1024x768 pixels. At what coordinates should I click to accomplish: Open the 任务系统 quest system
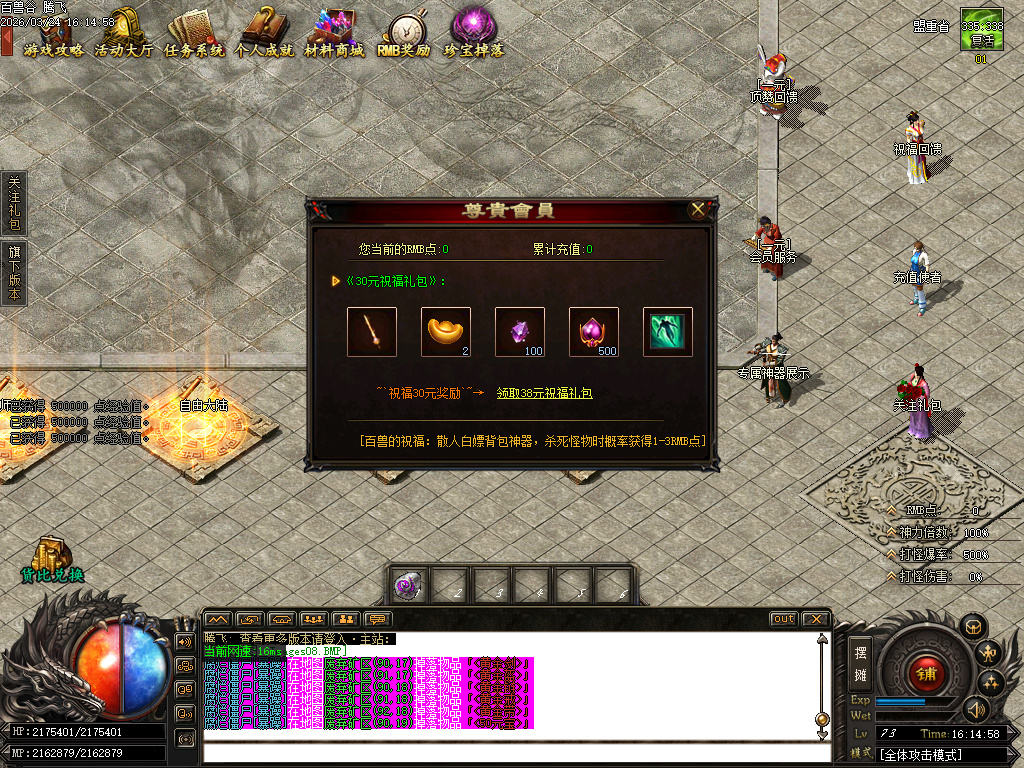pos(194,34)
